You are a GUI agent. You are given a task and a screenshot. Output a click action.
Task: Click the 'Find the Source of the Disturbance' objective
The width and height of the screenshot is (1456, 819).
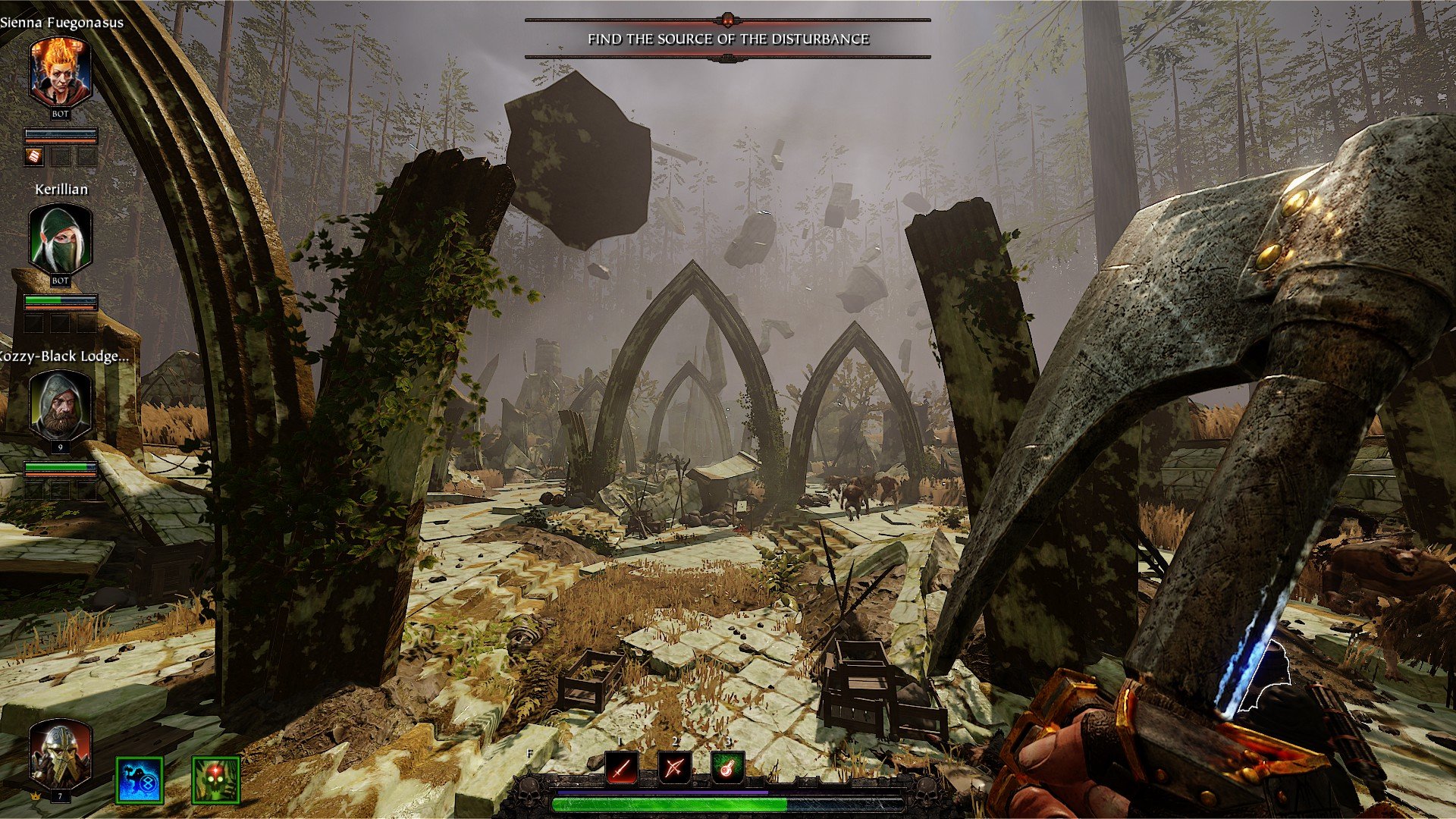728,39
